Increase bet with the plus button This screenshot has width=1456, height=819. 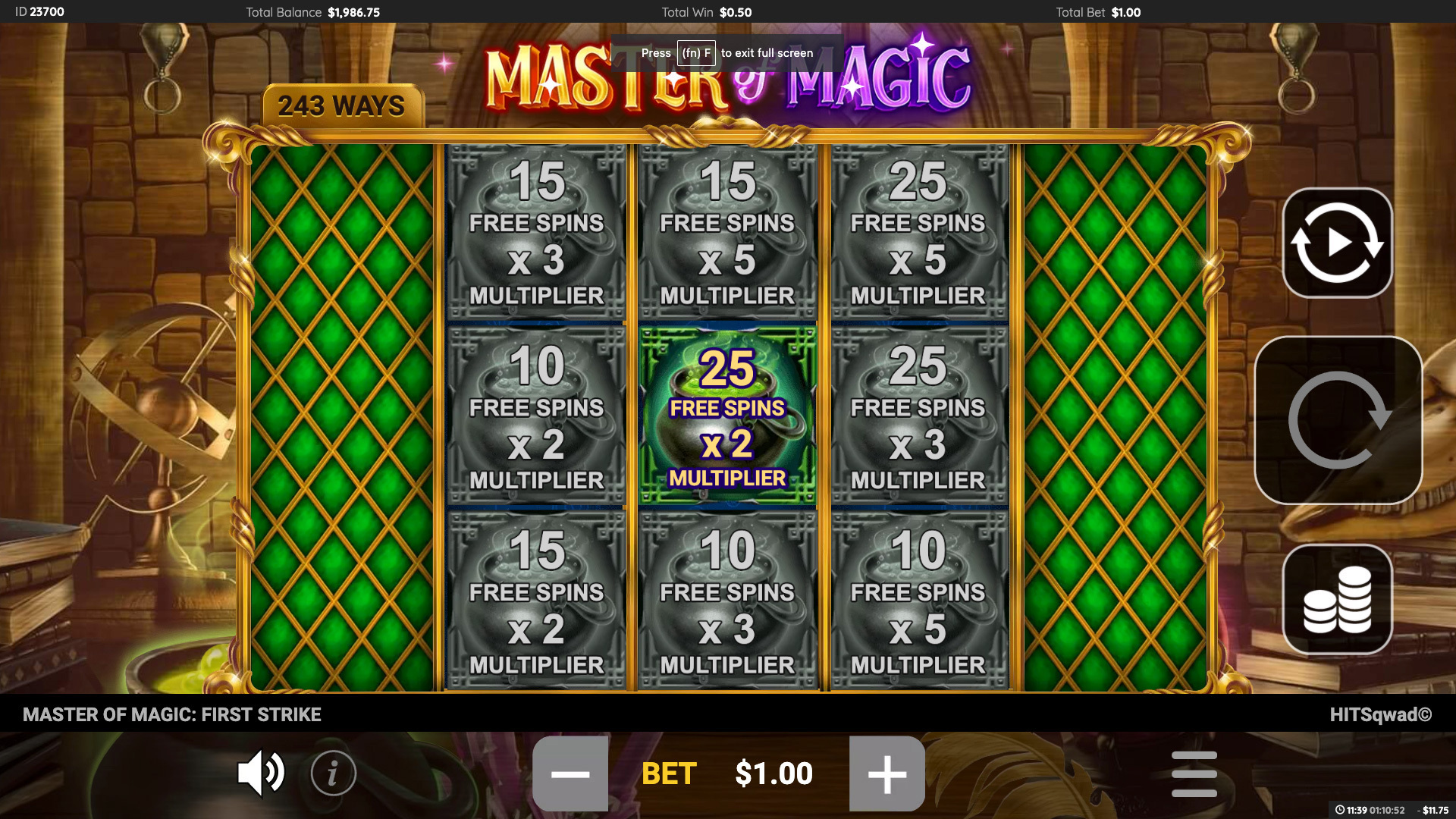(x=888, y=773)
